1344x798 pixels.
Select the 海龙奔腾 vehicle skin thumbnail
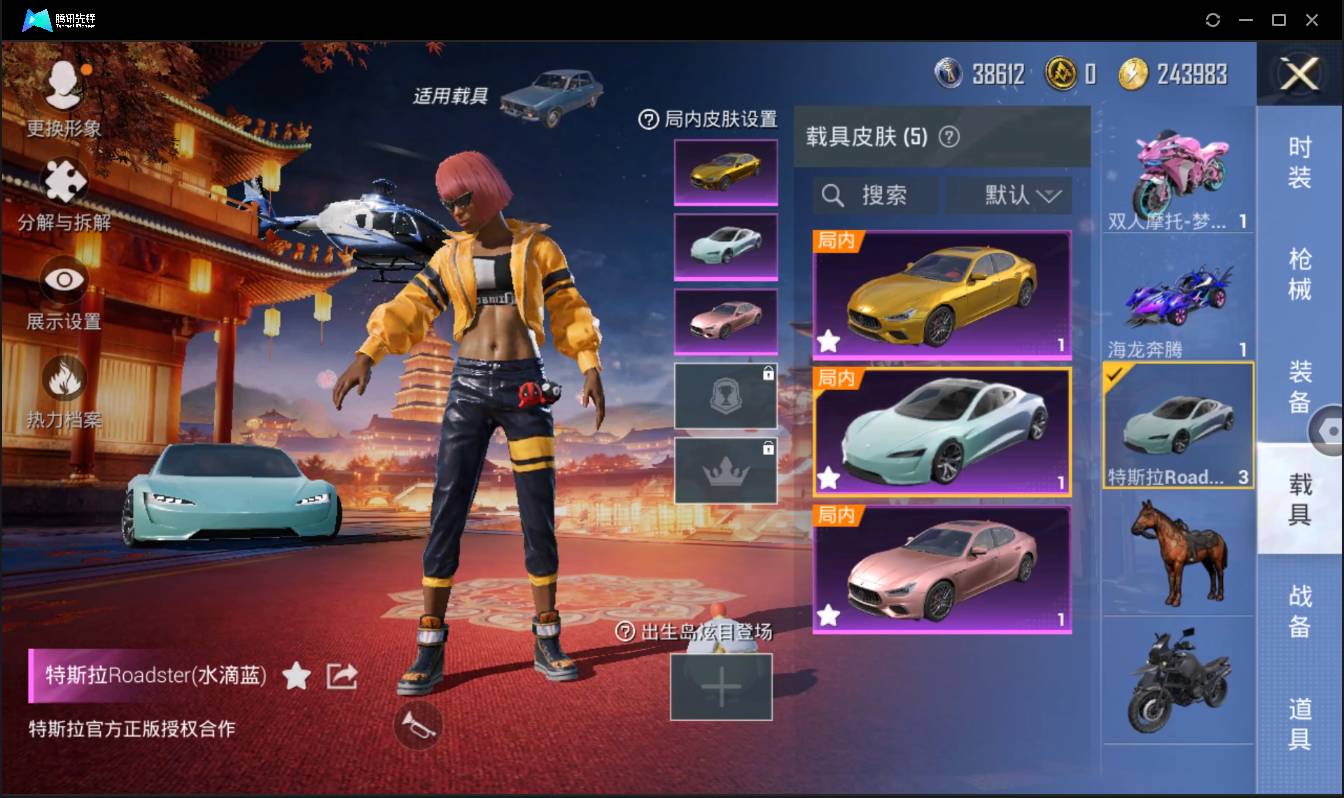[x=1178, y=295]
